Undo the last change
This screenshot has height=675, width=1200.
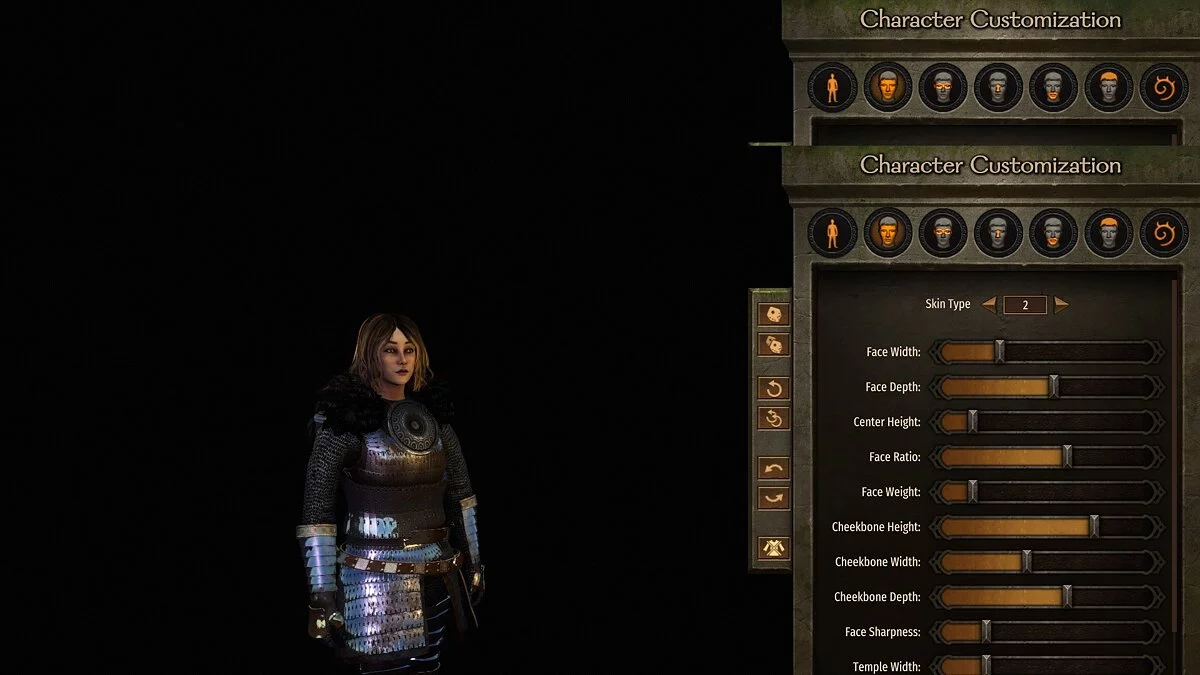[x=774, y=468]
